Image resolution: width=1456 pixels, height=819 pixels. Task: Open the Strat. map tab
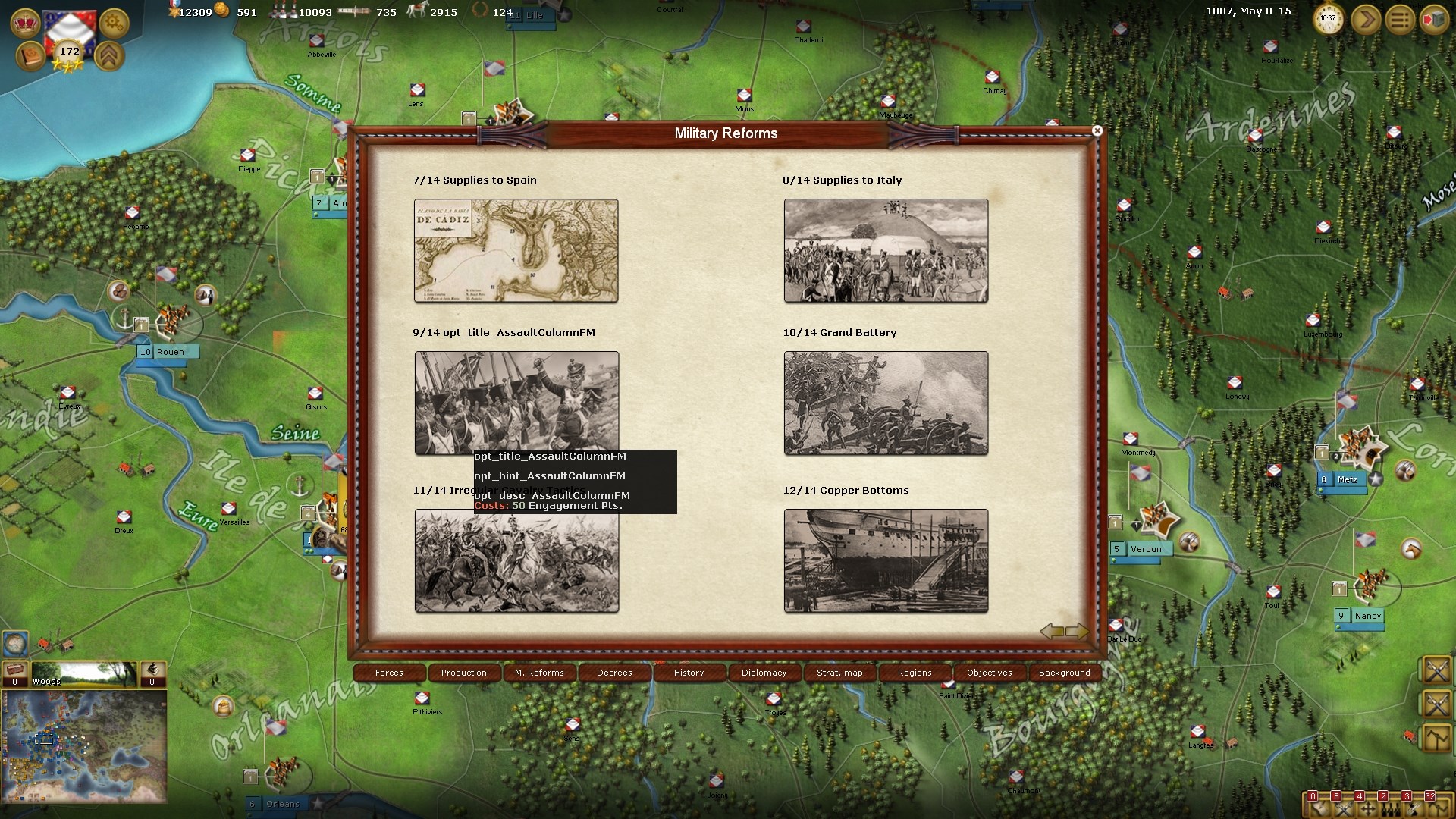[x=839, y=673]
